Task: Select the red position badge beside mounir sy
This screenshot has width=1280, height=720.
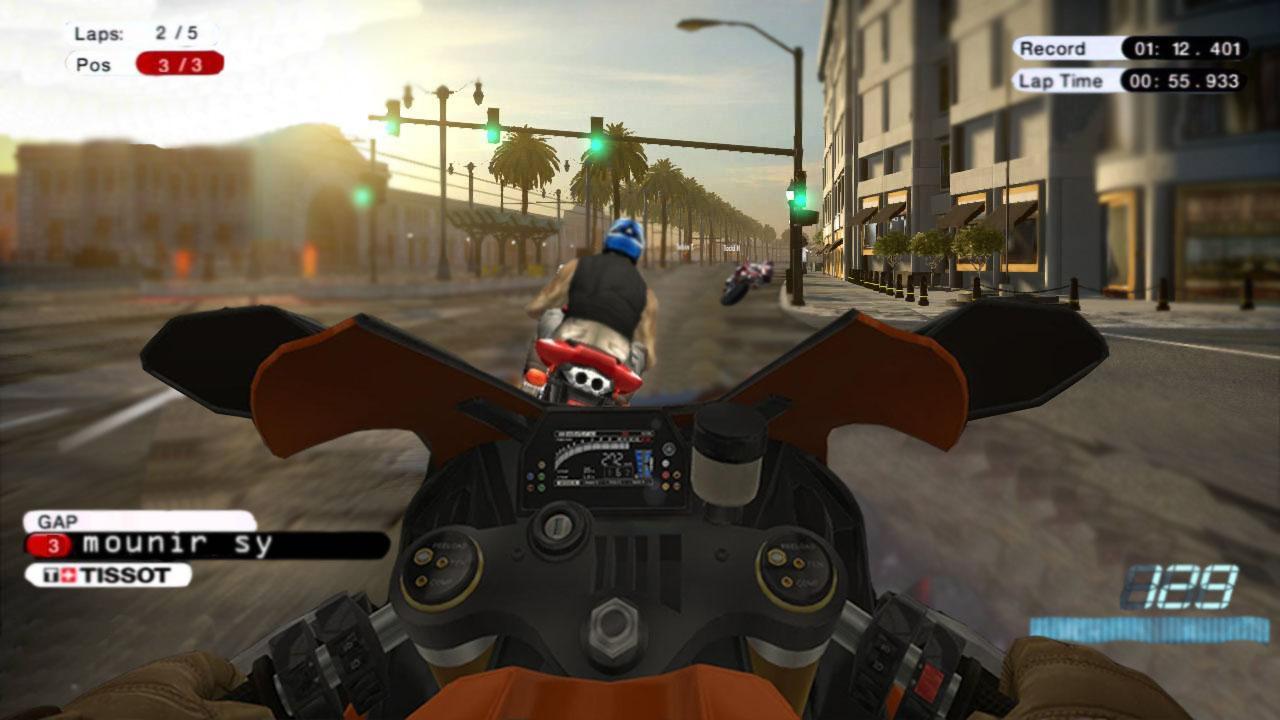Action: 55,547
